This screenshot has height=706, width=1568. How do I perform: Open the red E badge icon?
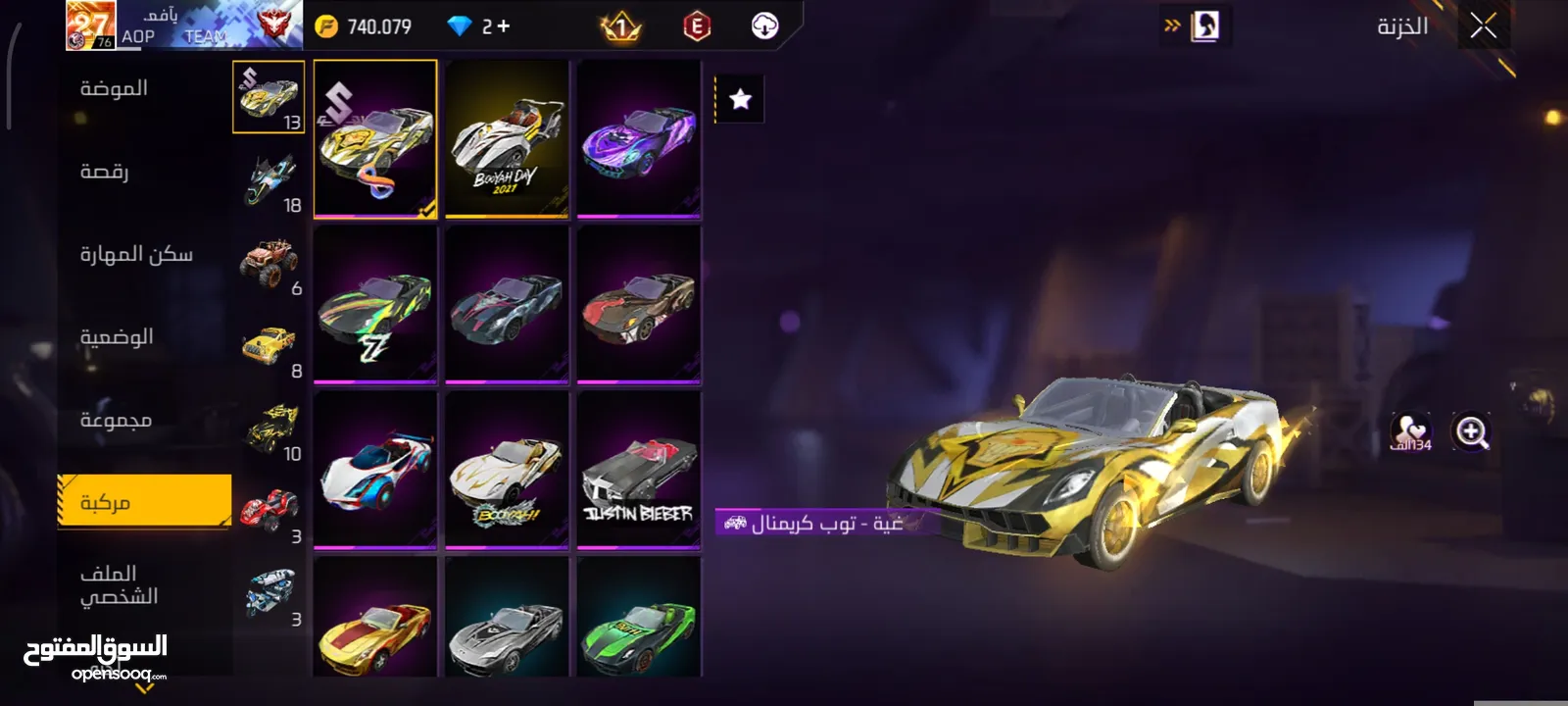pos(696,26)
